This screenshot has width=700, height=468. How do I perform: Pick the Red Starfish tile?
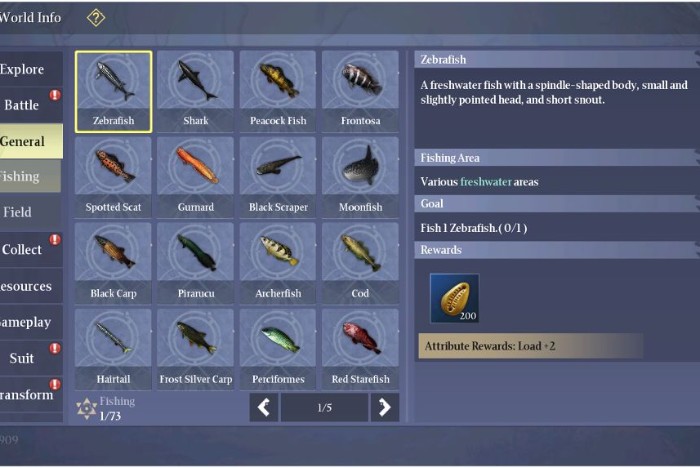(360, 349)
